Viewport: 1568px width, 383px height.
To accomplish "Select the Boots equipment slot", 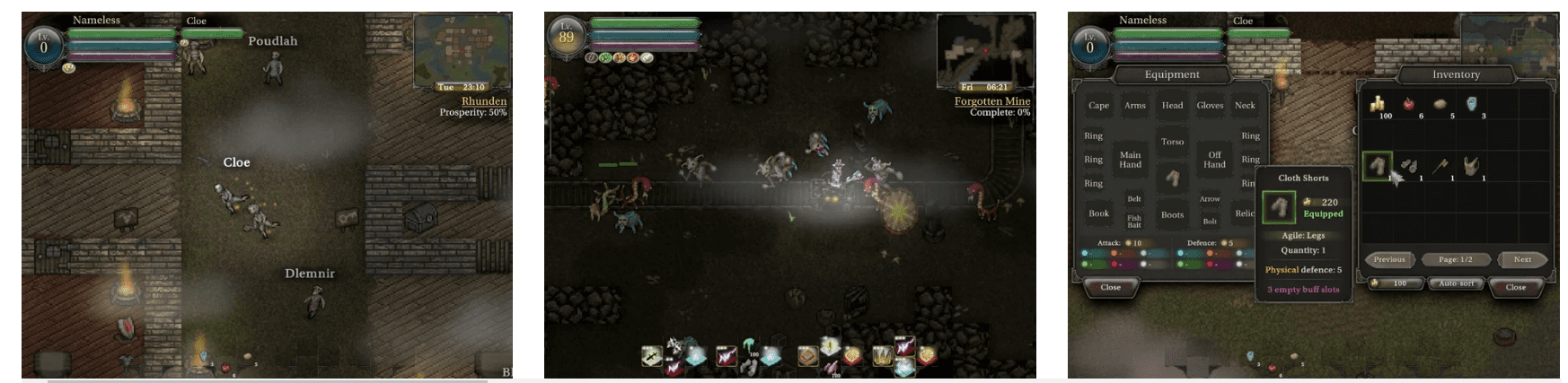I will tap(1172, 214).
